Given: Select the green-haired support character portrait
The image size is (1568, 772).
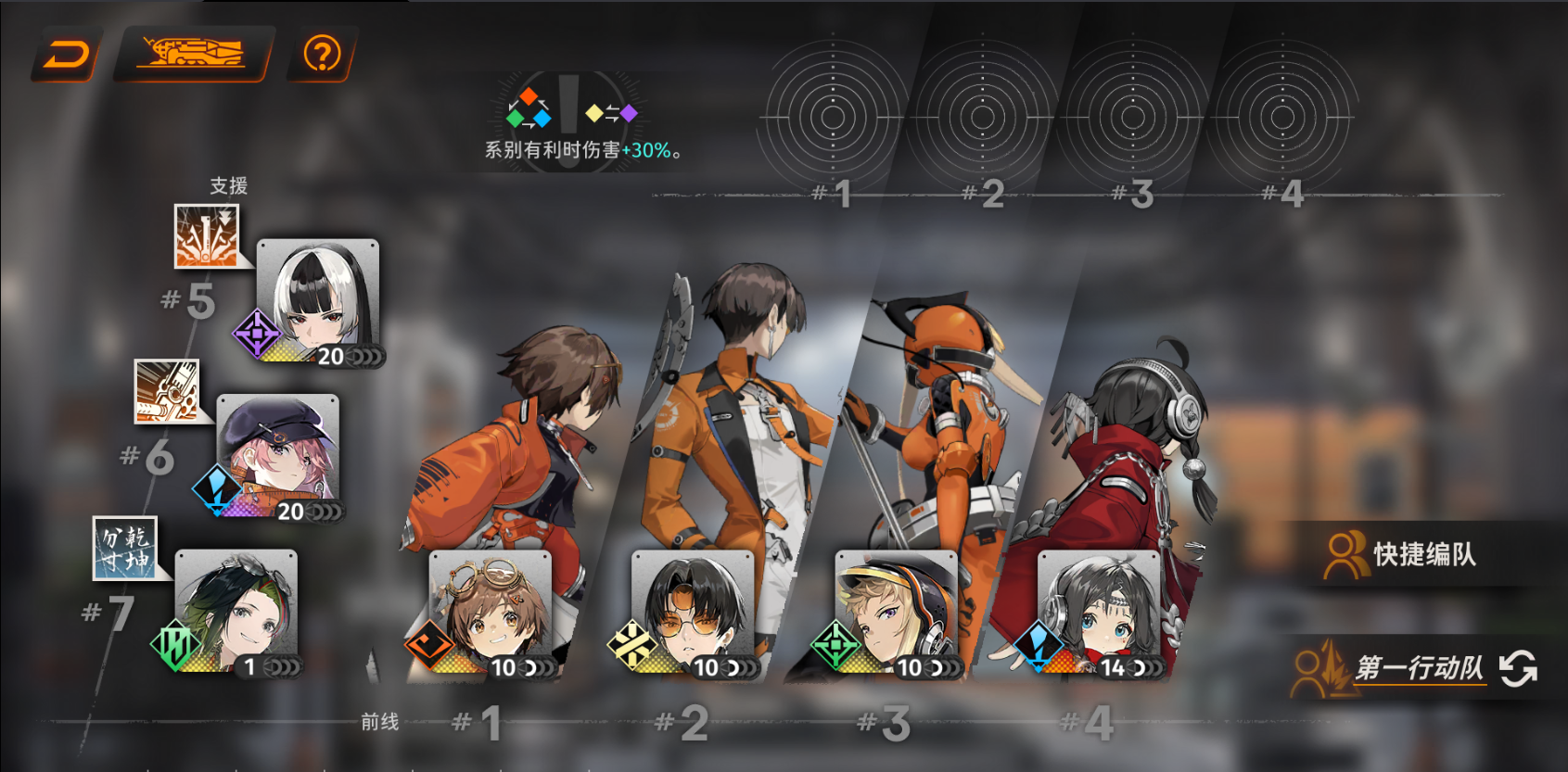Looking at the screenshot, I should pyautogui.click(x=236, y=609).
